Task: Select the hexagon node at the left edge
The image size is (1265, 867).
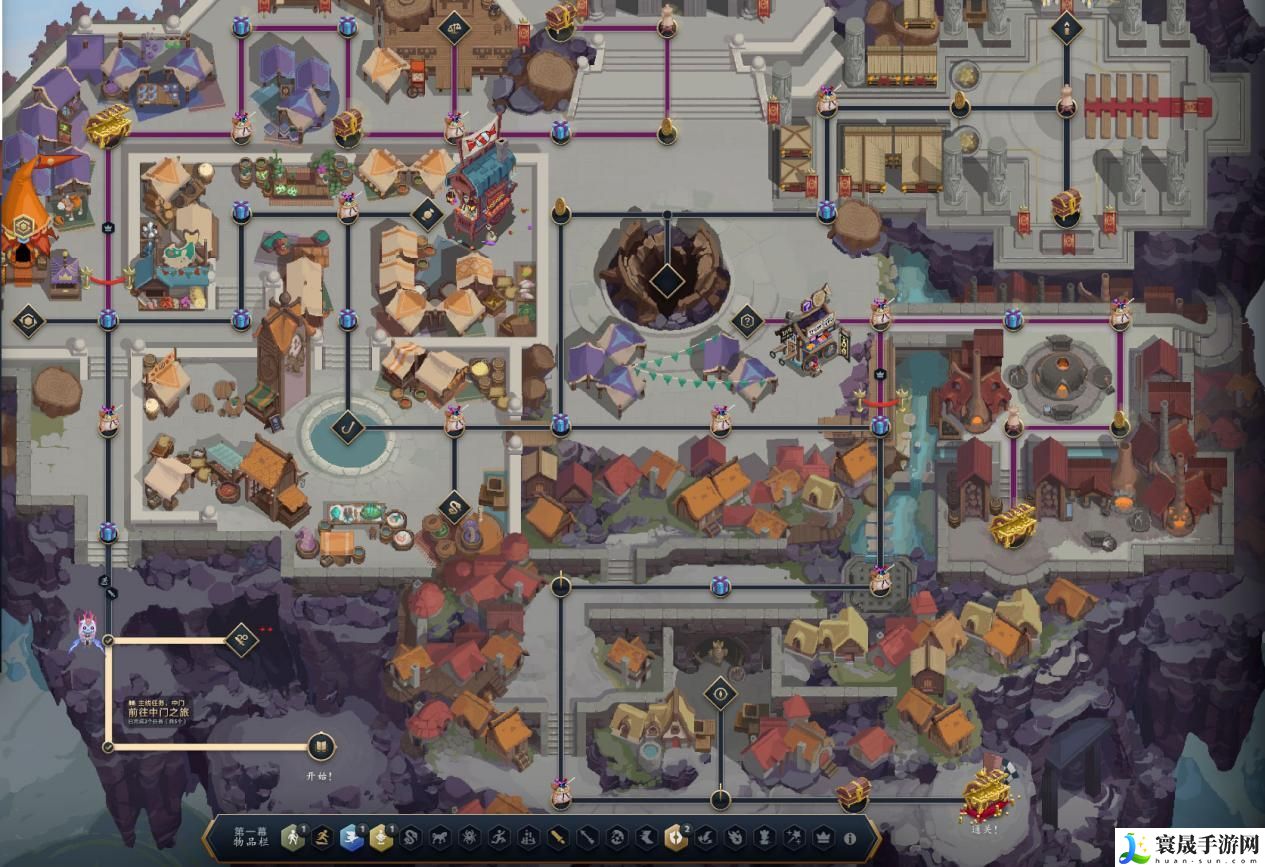Action: click(28, 321)
